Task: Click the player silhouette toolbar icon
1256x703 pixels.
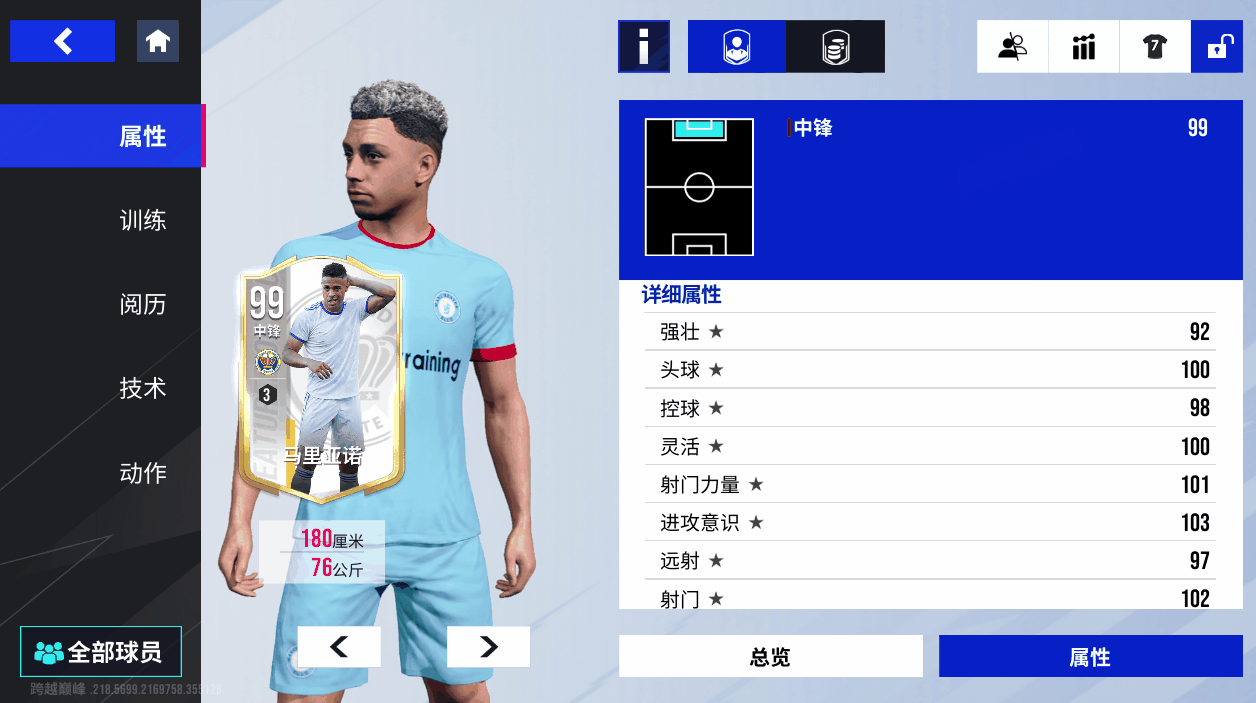Action: [x=1012, y=46]
